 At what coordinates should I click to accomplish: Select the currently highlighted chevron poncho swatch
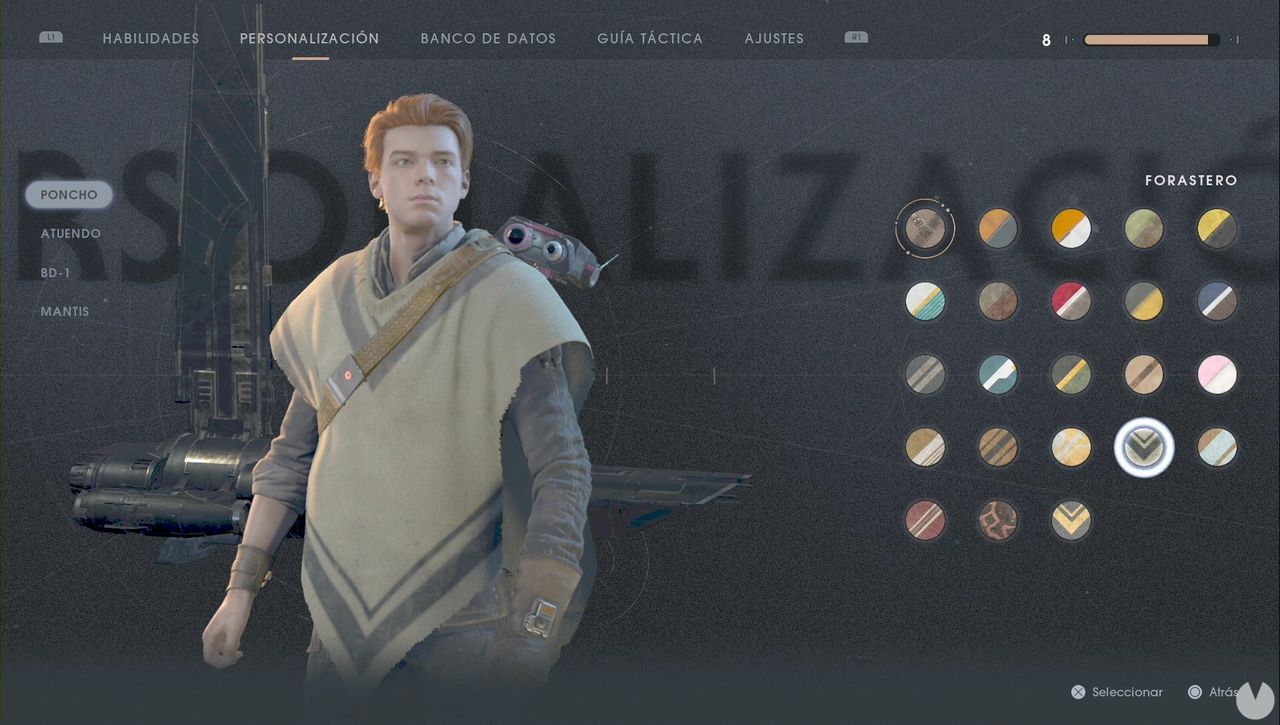1144,447
